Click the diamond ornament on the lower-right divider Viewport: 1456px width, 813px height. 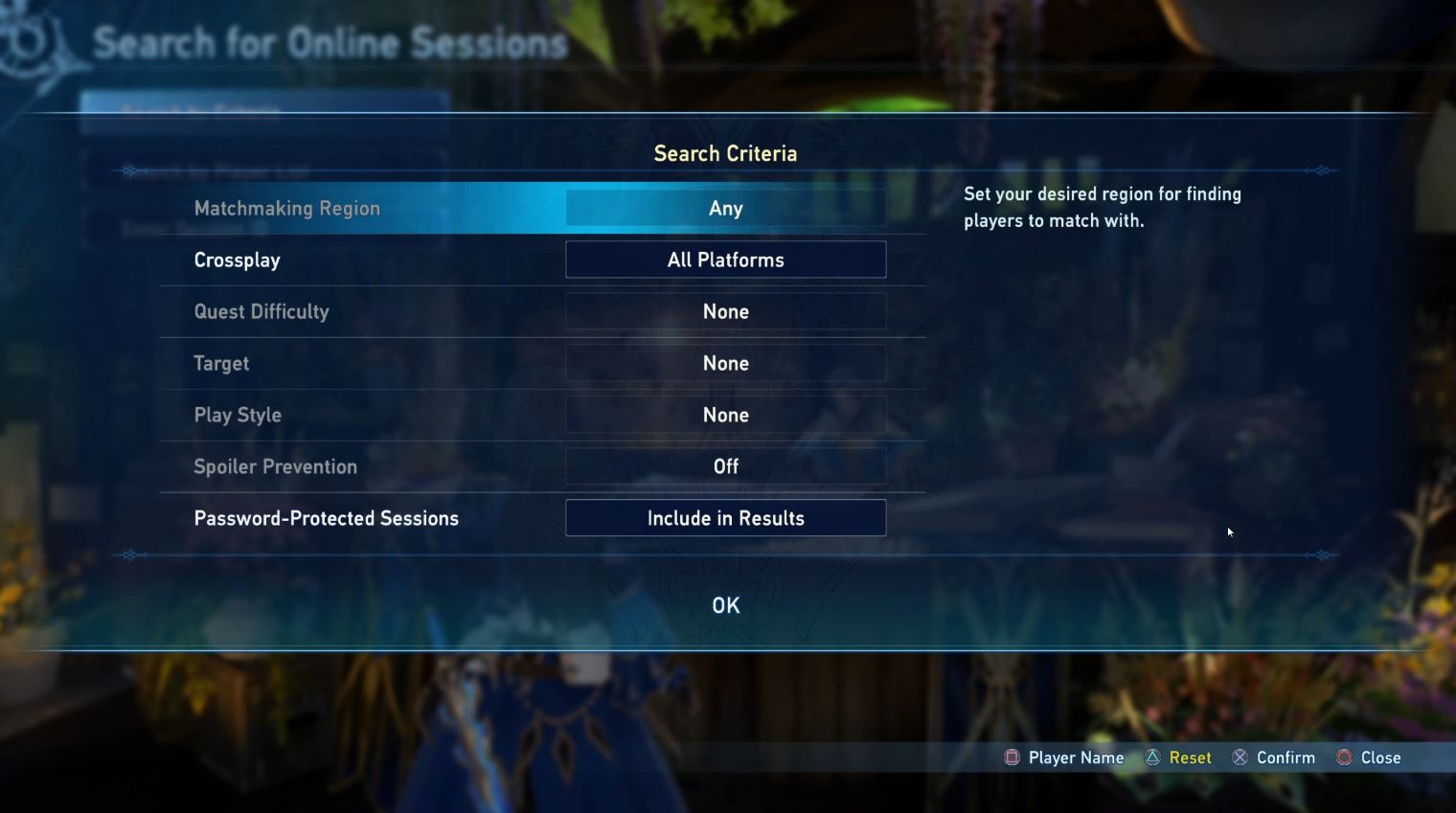point(1321,553)
